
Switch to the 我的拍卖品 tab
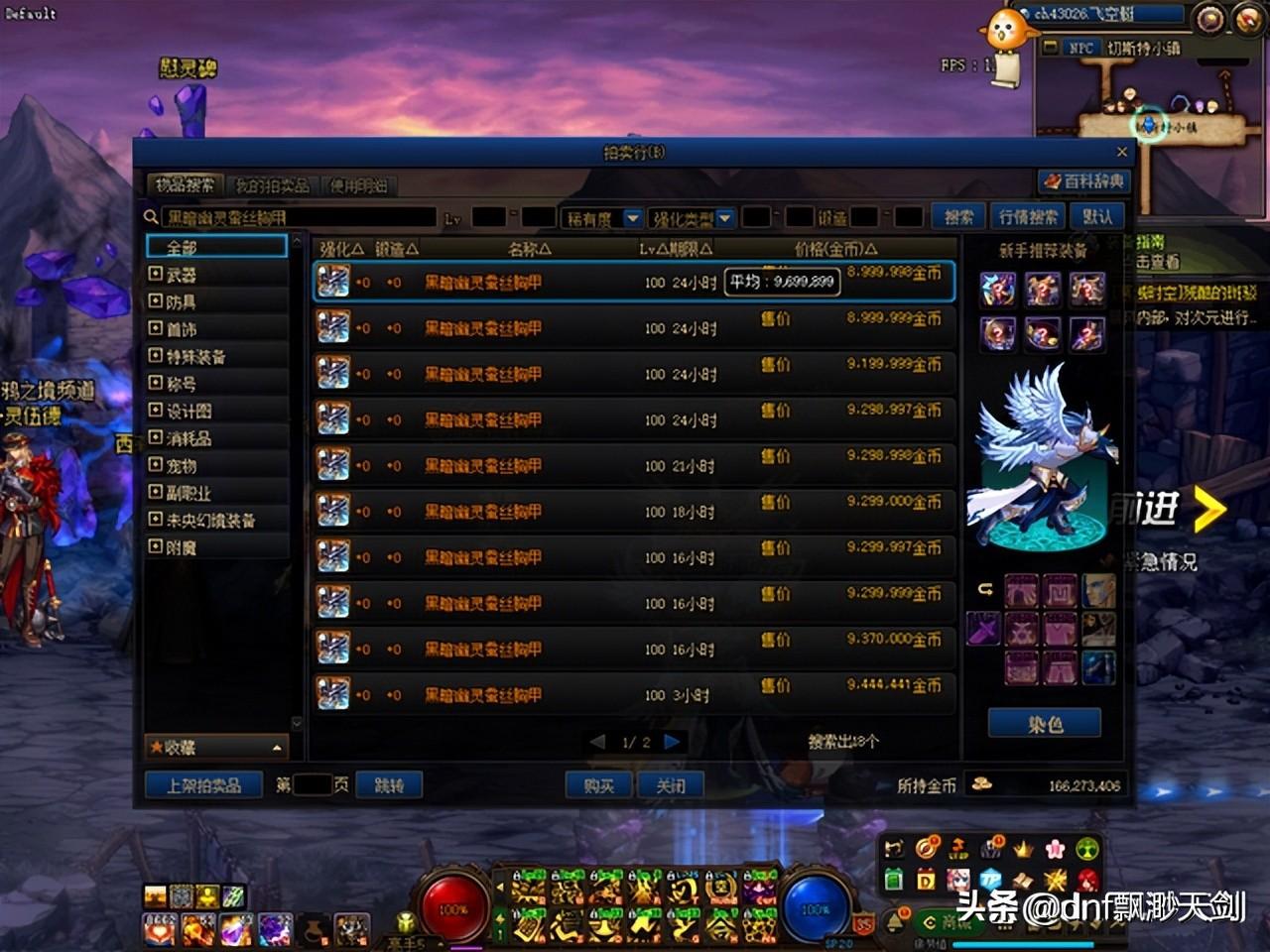click(x=272, y=185)
